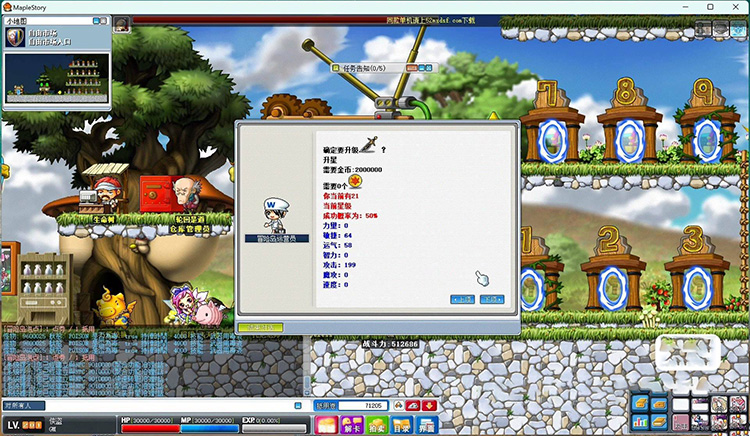Click the 上一页 (previous page) dialog button
750x436 pixels.
462,299
